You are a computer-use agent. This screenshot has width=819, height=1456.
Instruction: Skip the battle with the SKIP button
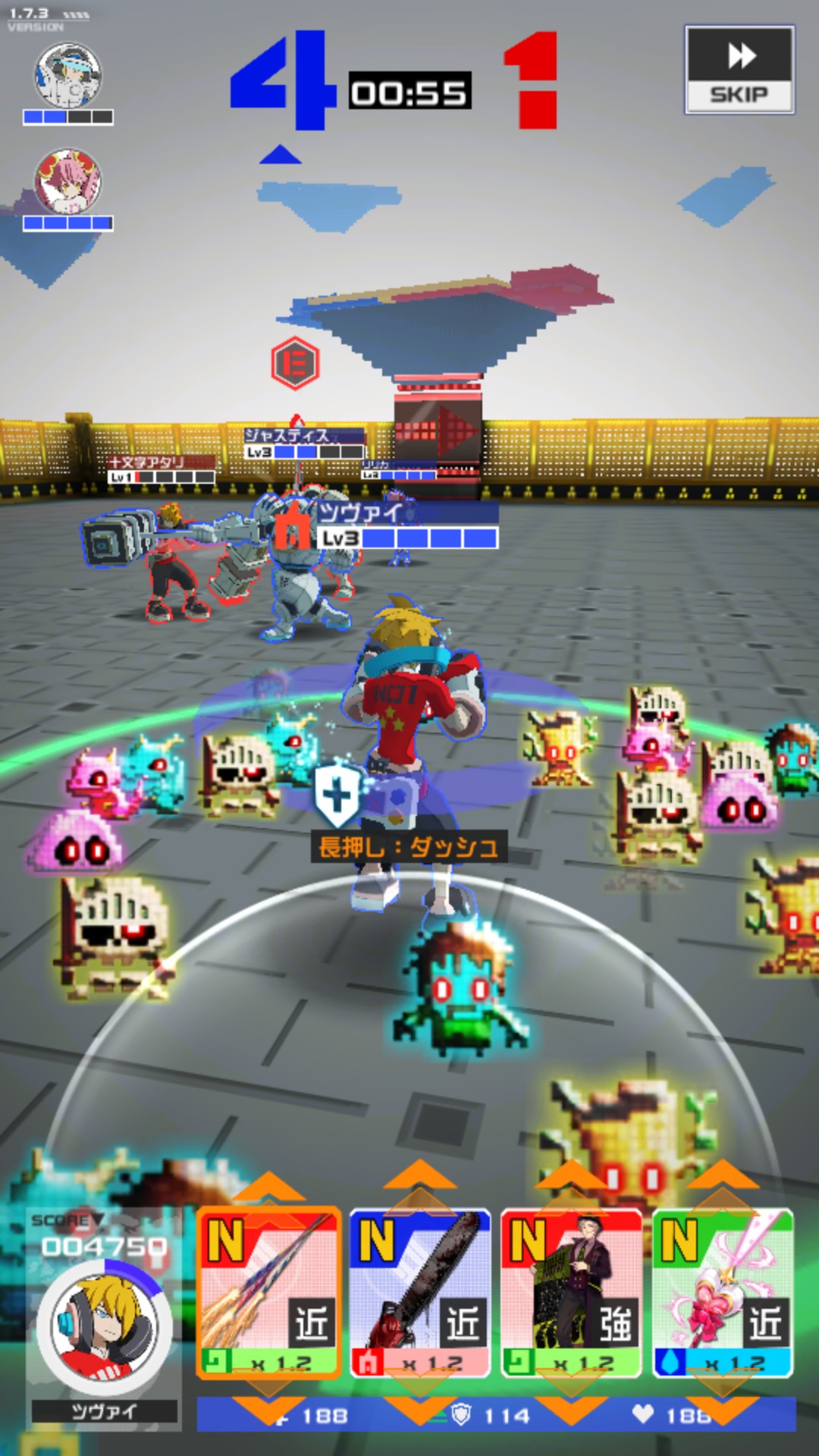[x=739, y=70]
